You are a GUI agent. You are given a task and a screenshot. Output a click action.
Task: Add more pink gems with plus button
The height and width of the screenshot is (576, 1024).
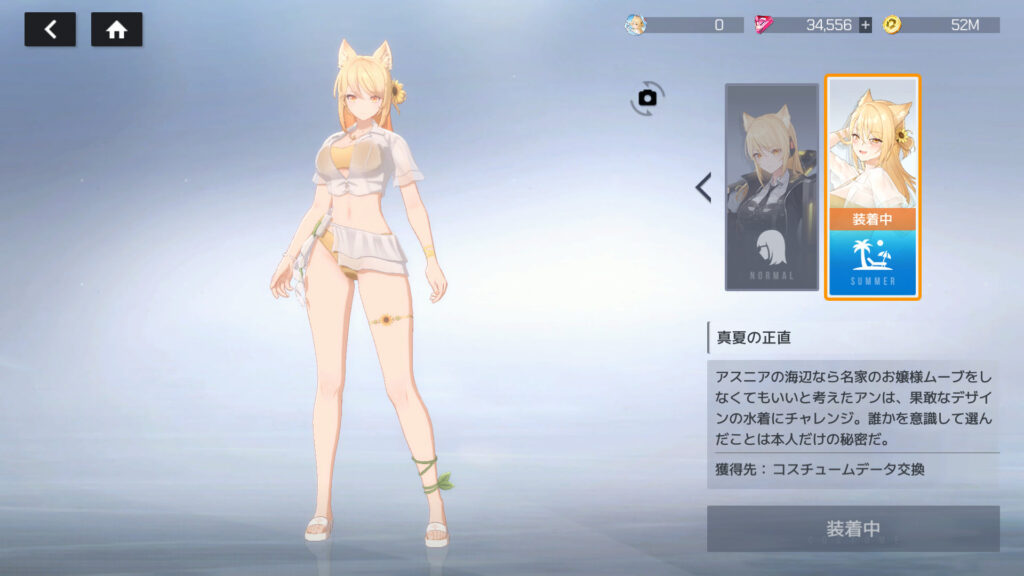[865, 25]
